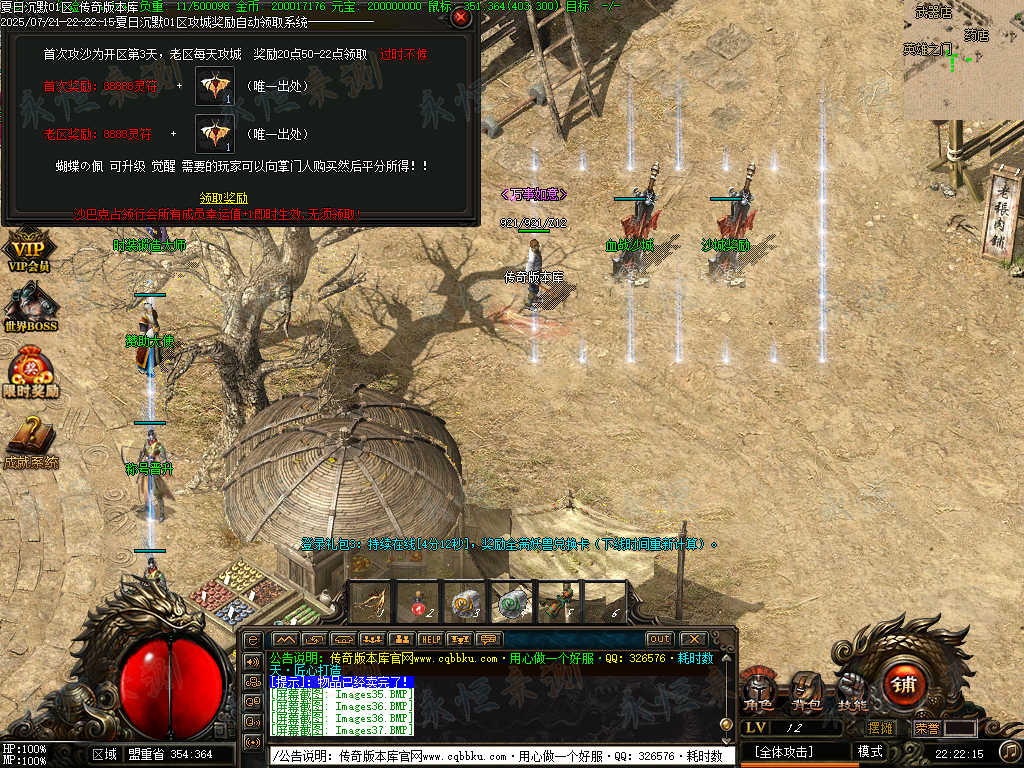Open the VIP会员 menu

click(28, 252)
